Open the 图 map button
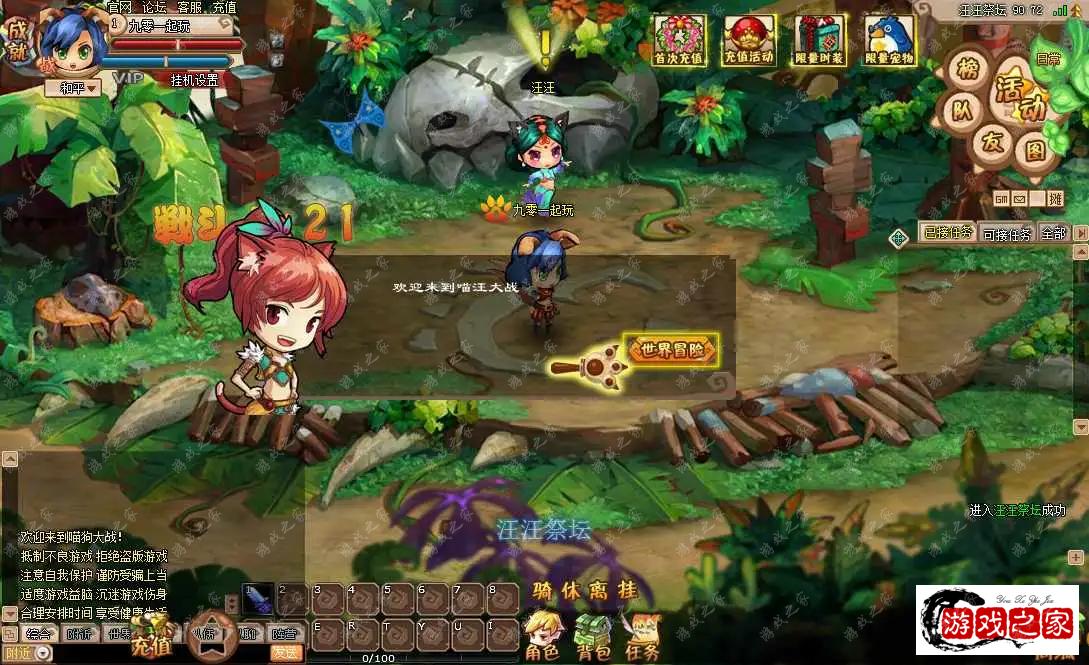Image resolution: width=1089 pixels, height=665 pixels. click(1036, 150)
